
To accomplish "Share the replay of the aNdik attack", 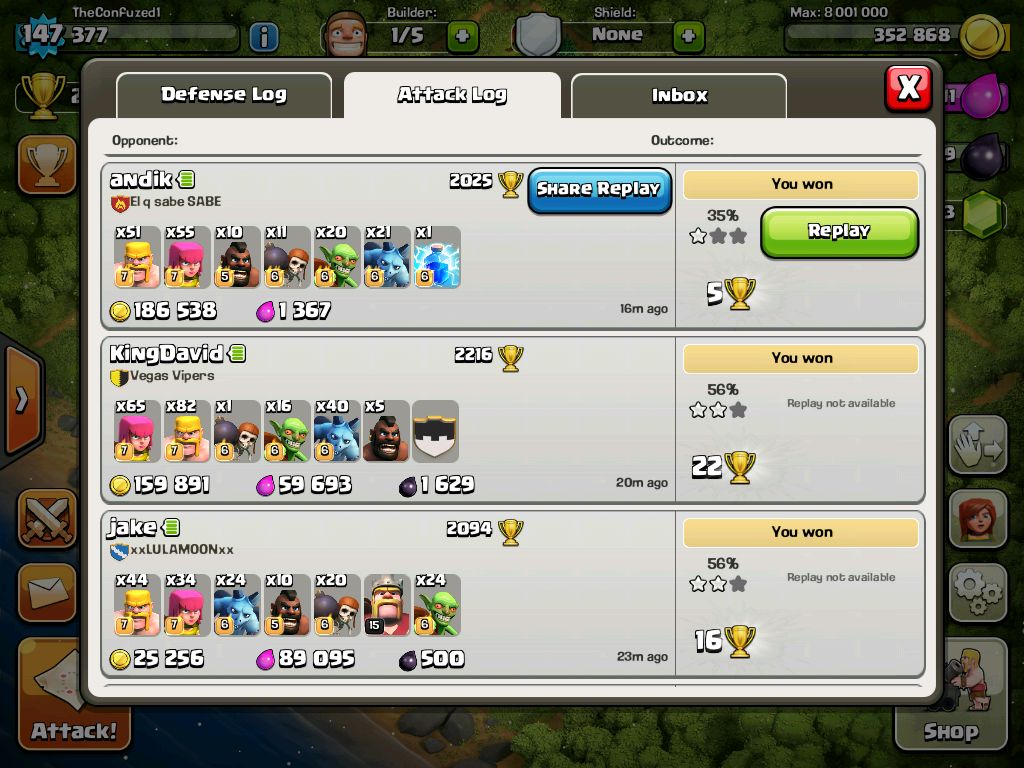I will tap(599, 189).
